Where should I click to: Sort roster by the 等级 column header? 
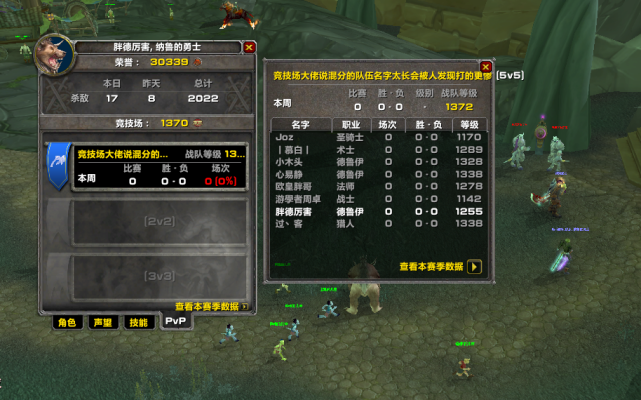click(x=467, y=125)
